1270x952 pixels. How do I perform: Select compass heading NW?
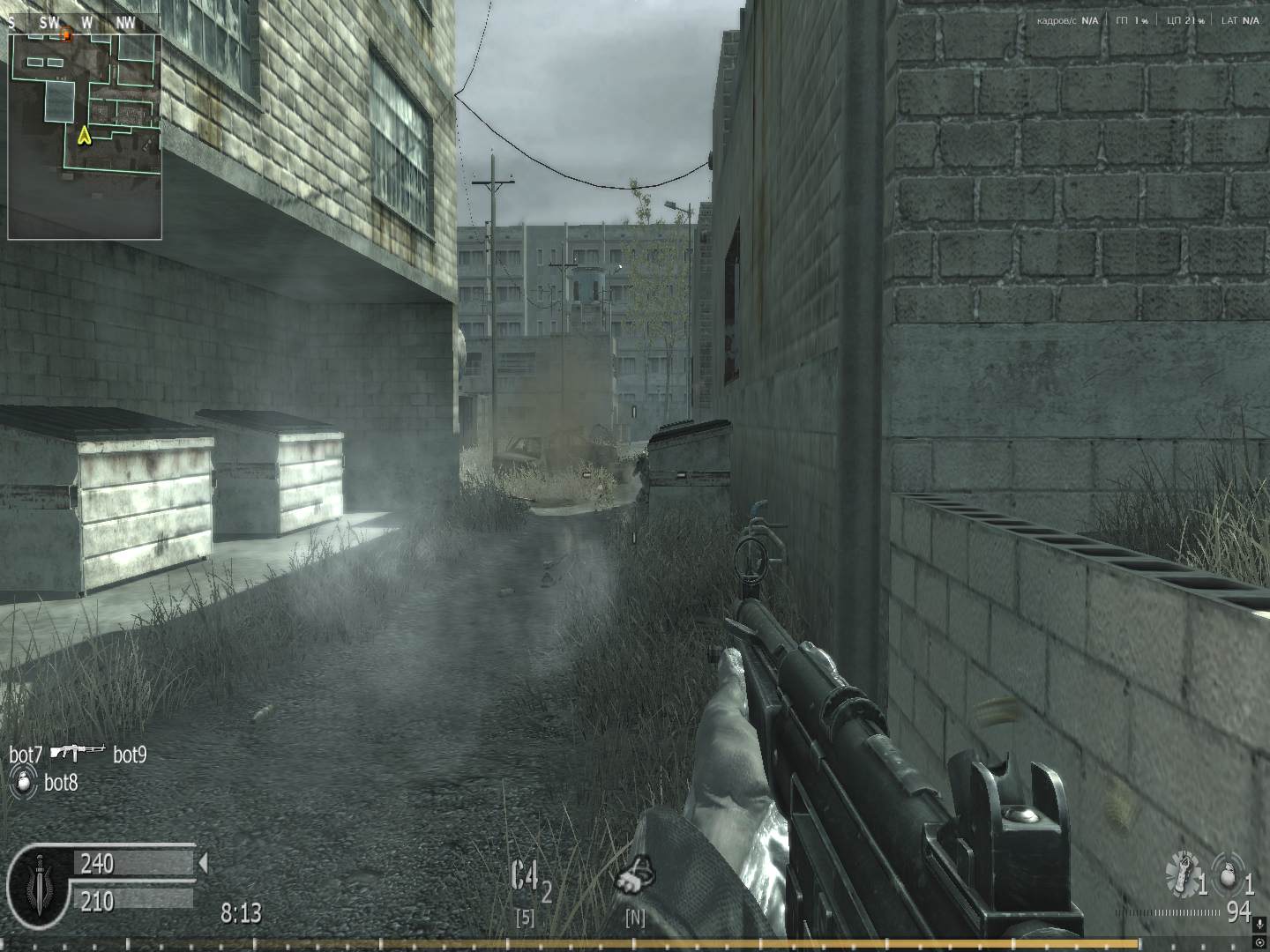tap(124, 23)
